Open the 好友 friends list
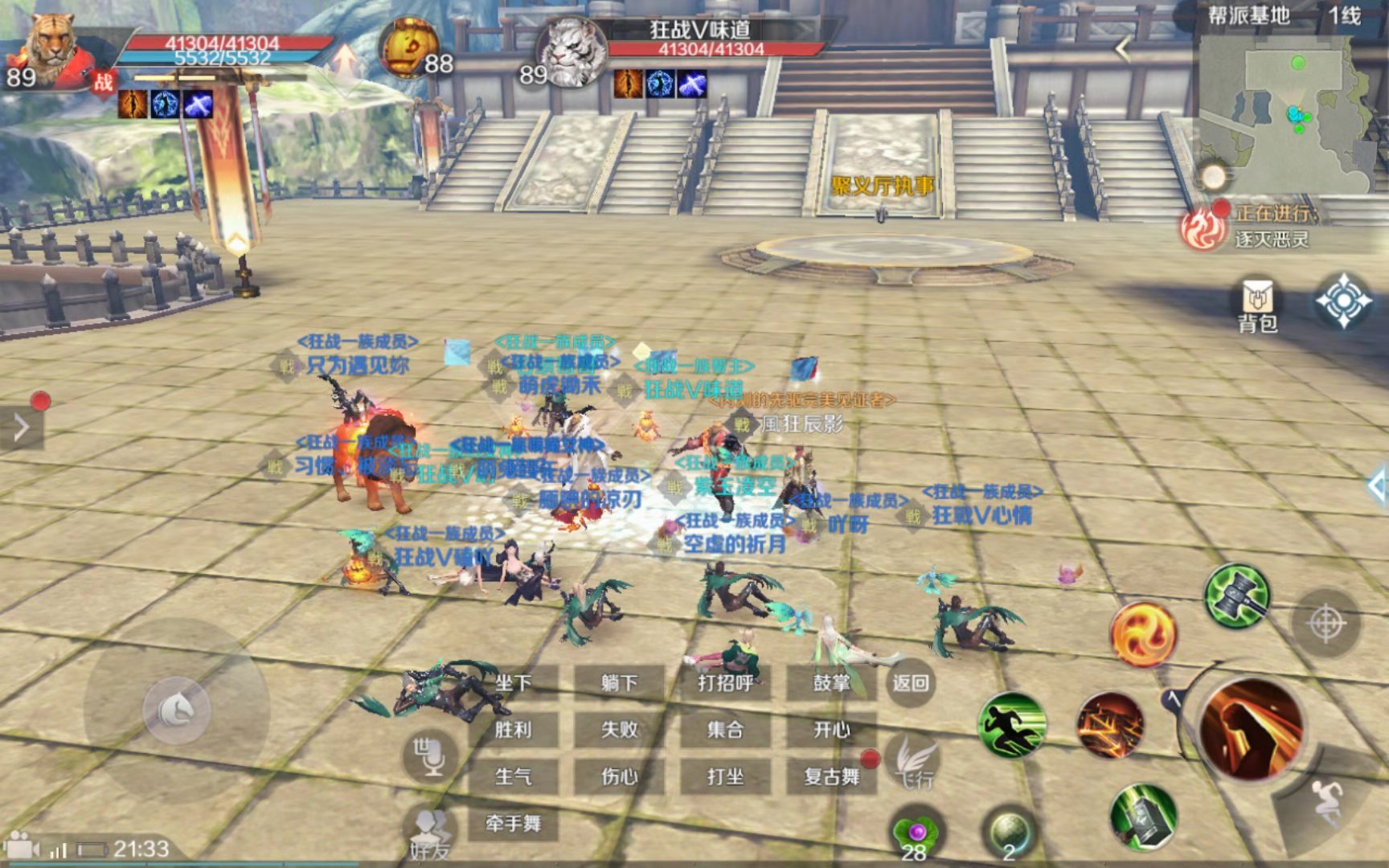The image size is (1389, 868). [x=432, y=833]
